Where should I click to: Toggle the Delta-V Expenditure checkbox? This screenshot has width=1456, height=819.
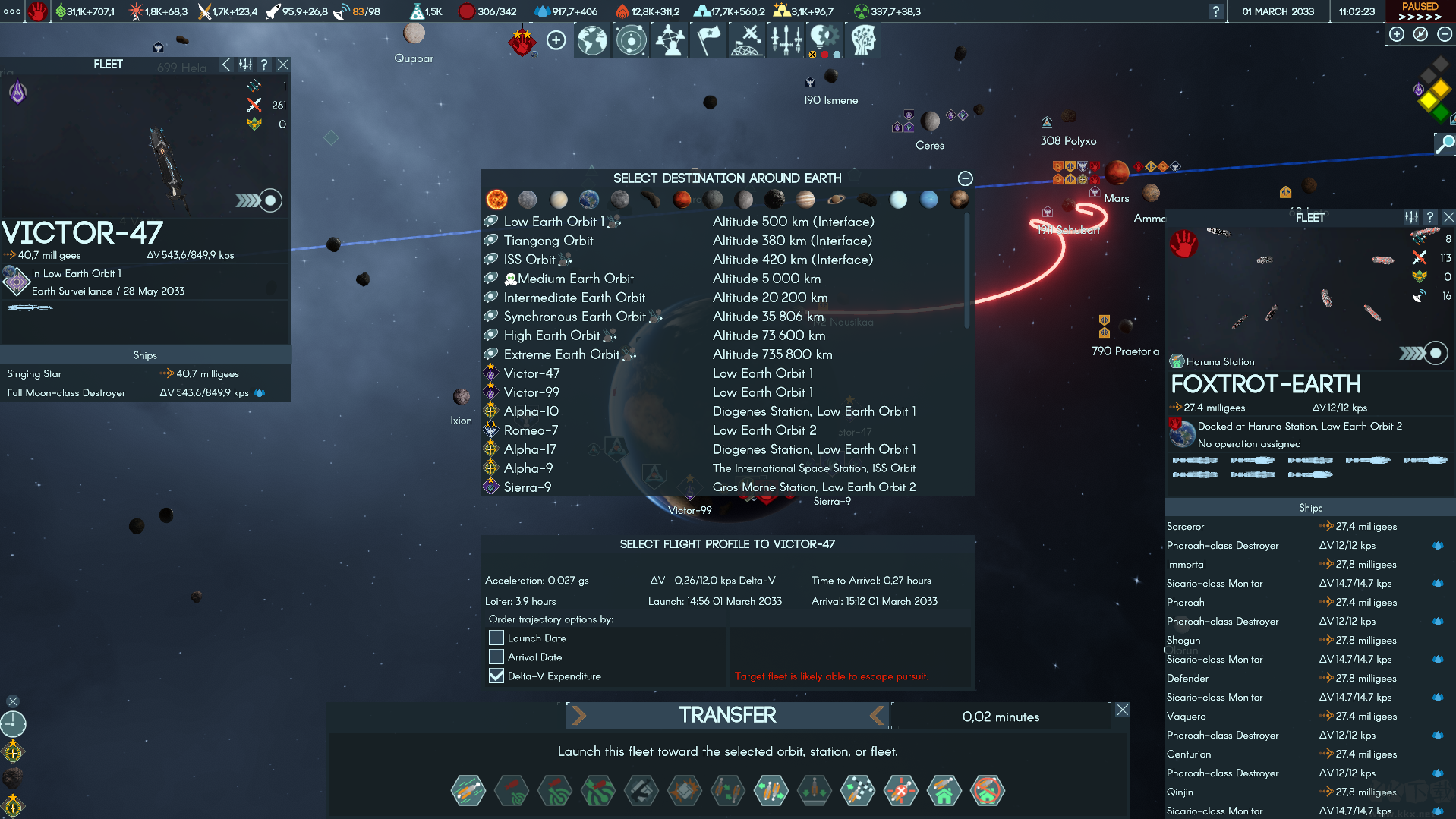(x=496, y=676)
